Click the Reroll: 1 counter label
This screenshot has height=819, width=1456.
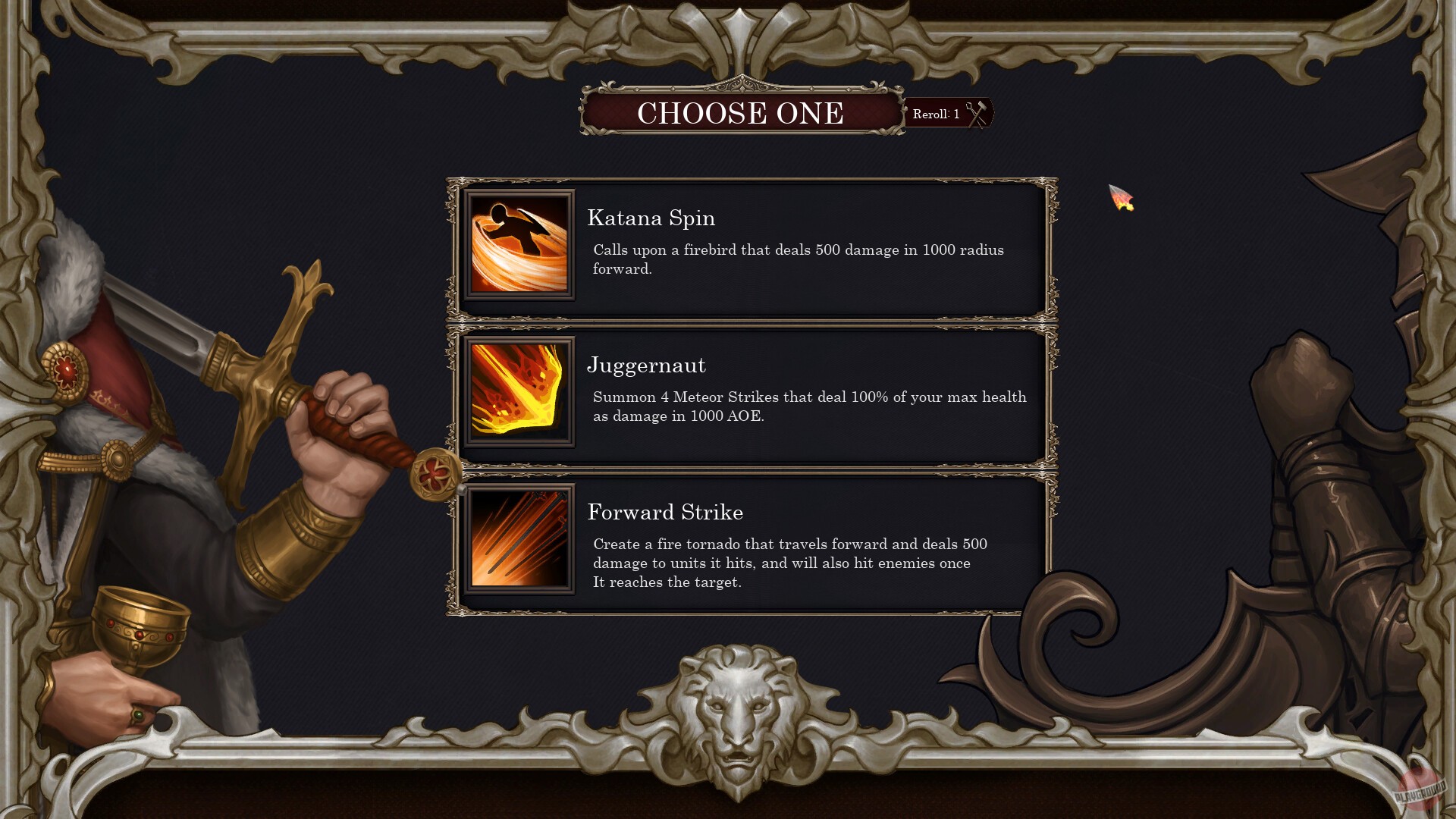(937, 114)
